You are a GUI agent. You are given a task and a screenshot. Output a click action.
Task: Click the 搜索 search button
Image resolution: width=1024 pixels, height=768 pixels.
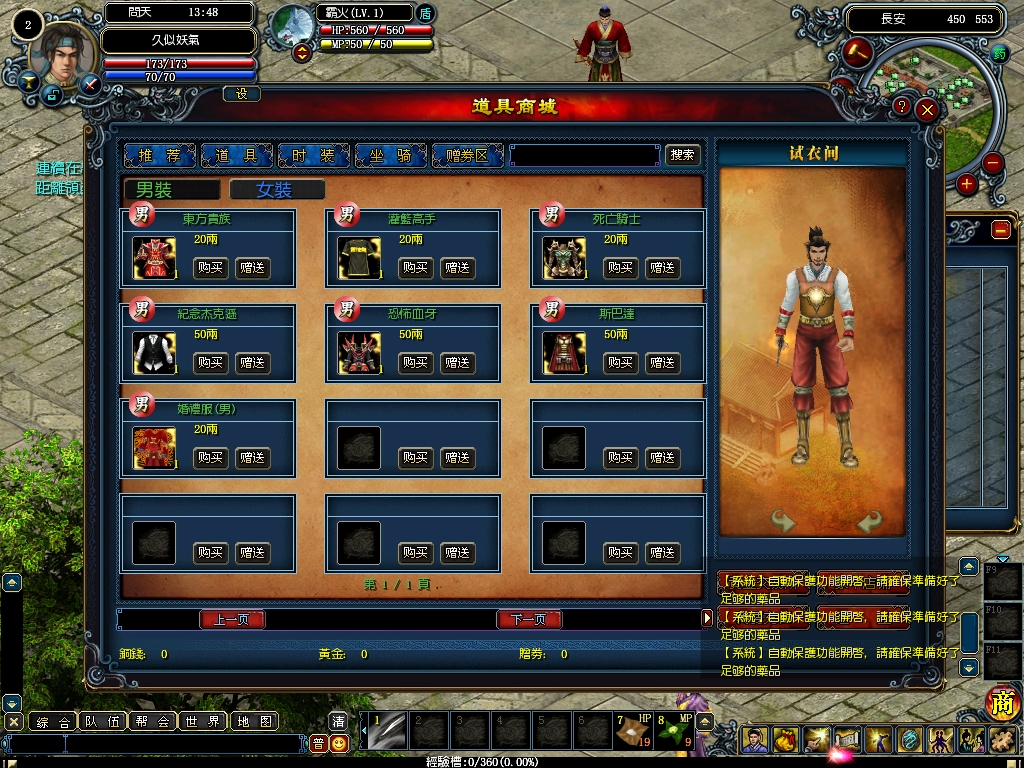point(683,155)
